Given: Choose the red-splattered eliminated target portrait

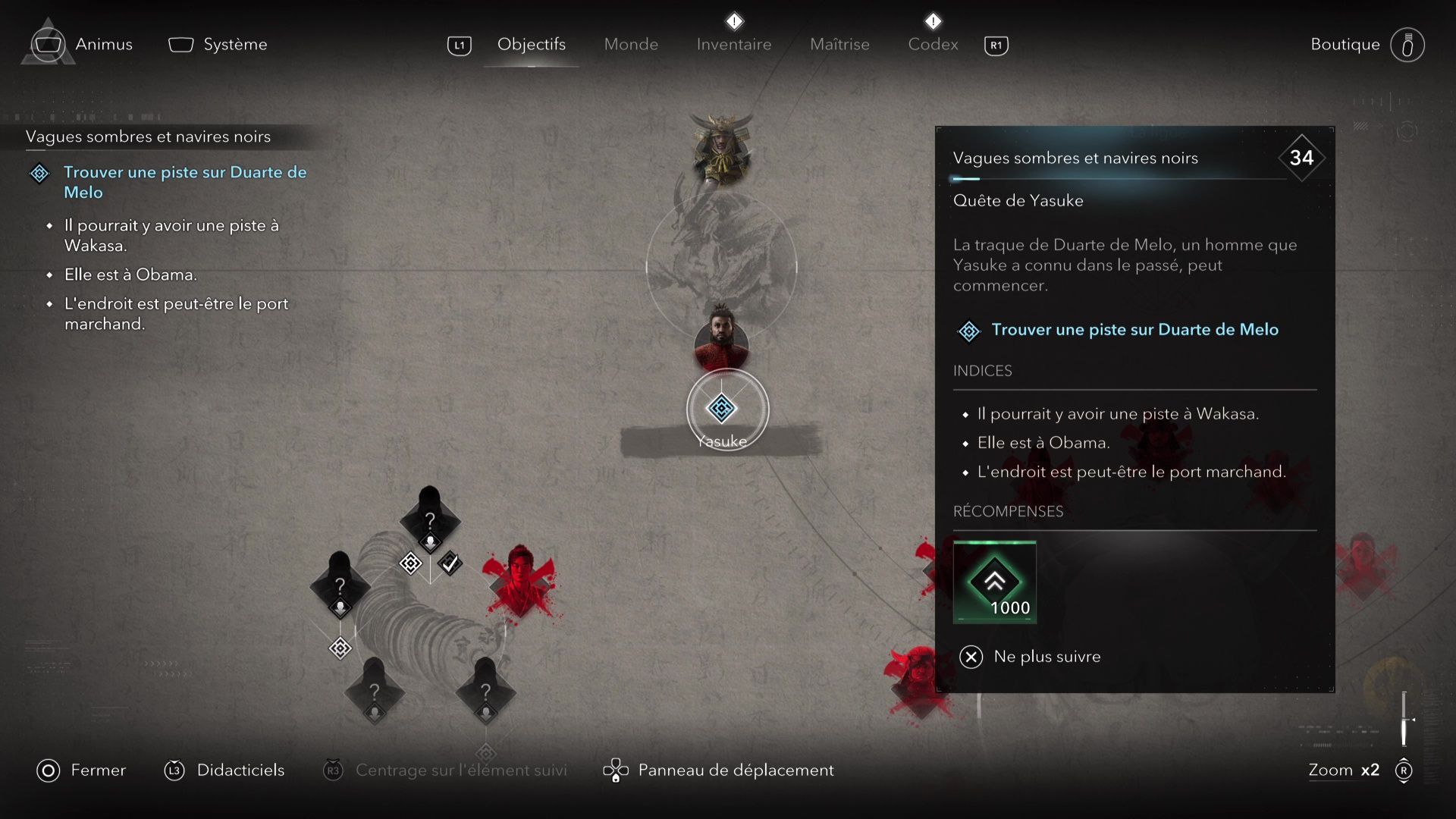Looking at the screenshot, I should coord(520,580).
